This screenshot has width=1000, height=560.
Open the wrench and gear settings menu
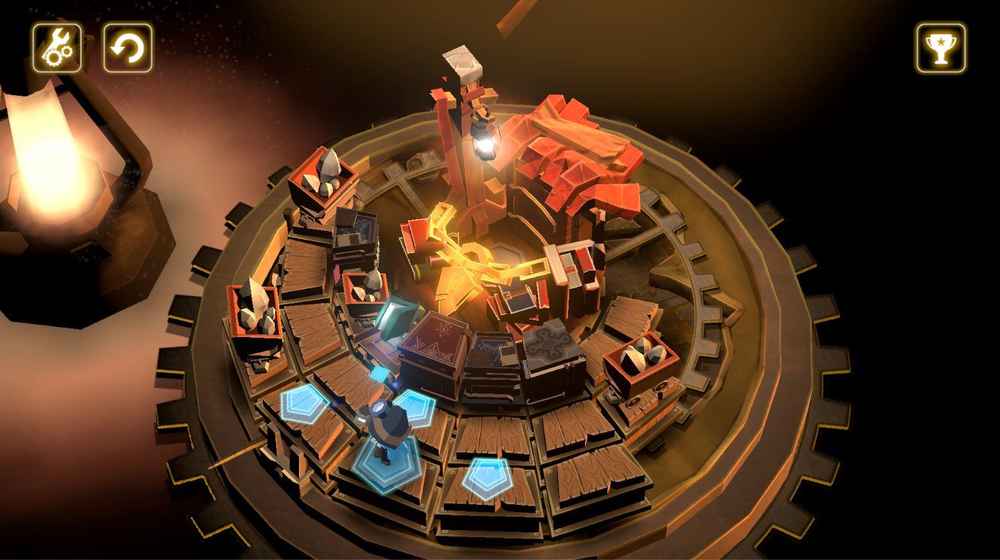(x=57, y=48)
